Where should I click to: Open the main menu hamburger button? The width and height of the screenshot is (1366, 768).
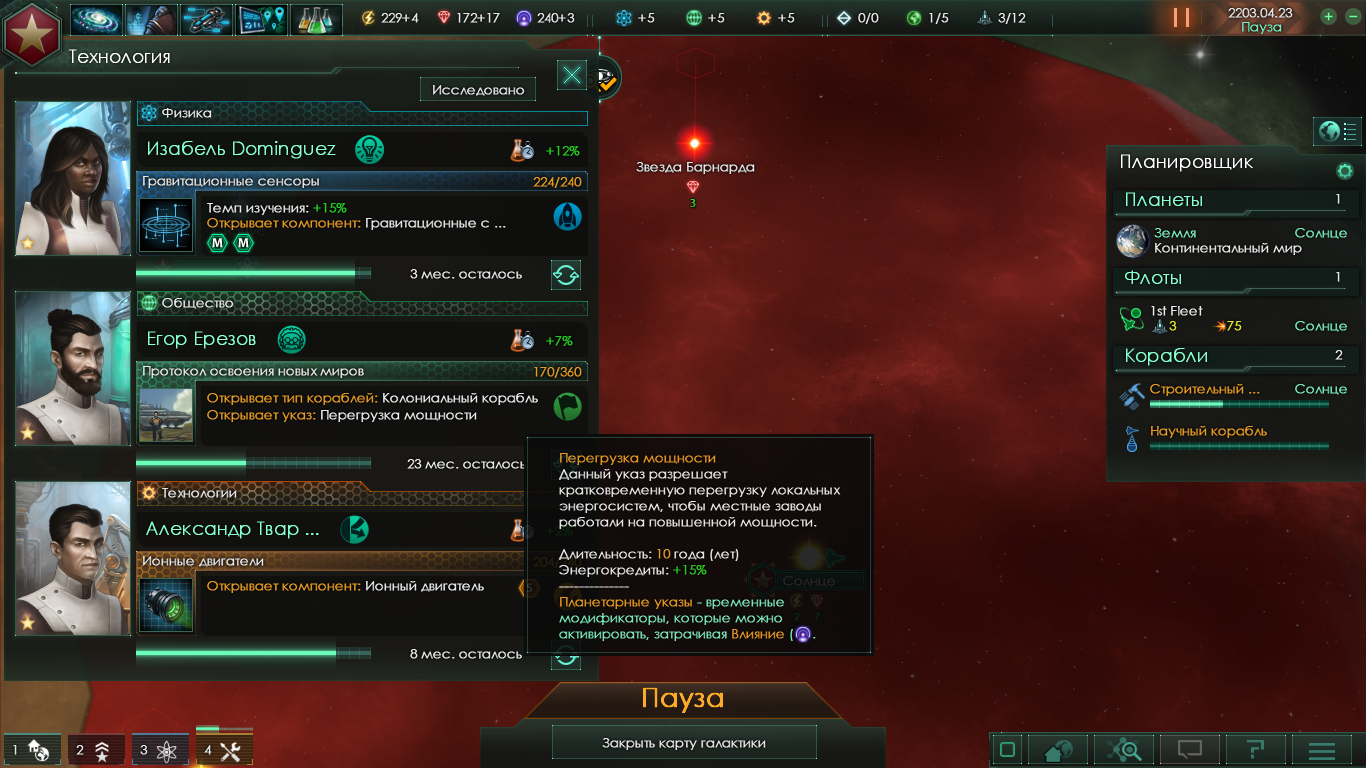tap(1322, 750)
